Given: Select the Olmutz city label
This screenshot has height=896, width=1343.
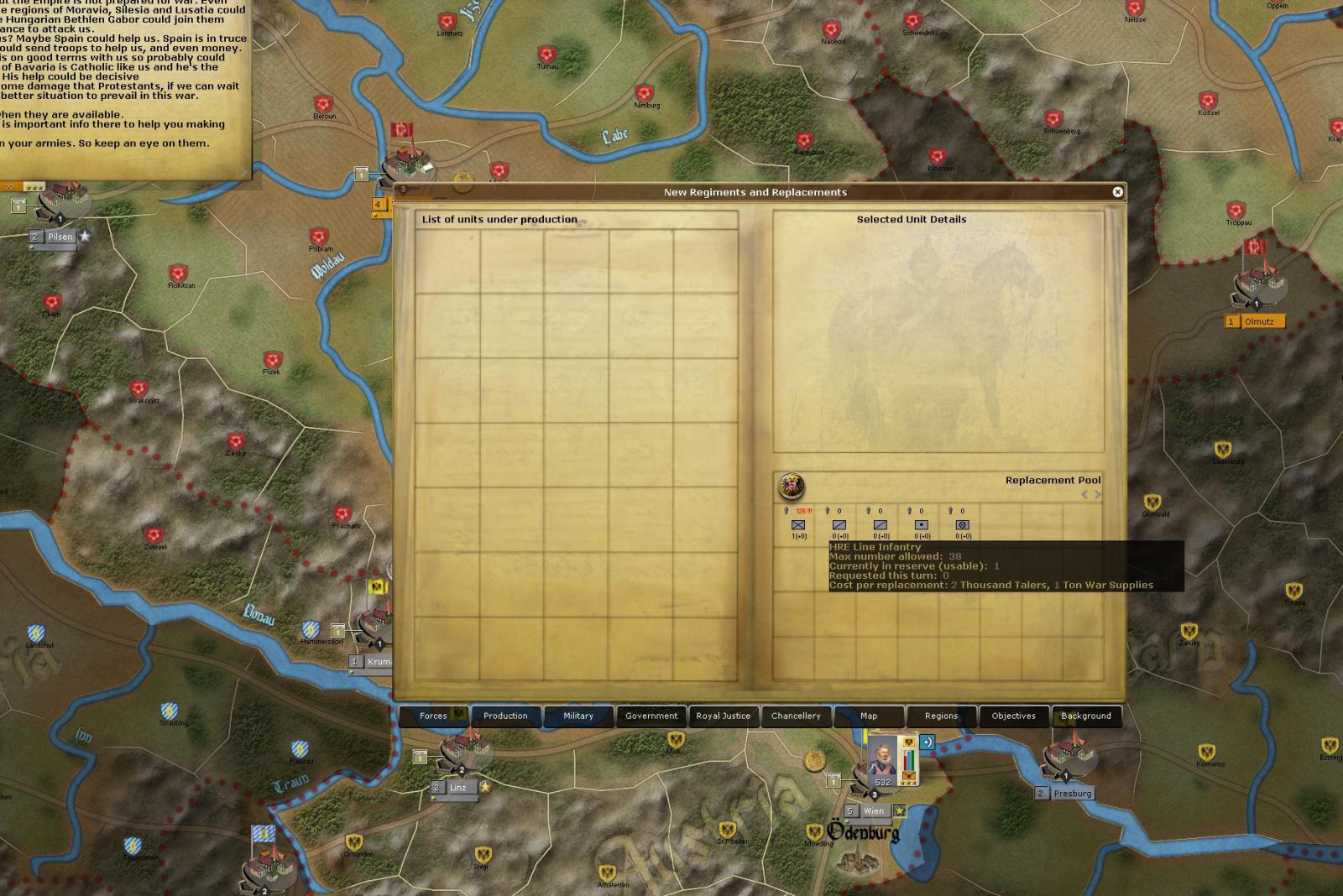Looking at the screenshot, I should [1259, 321].
